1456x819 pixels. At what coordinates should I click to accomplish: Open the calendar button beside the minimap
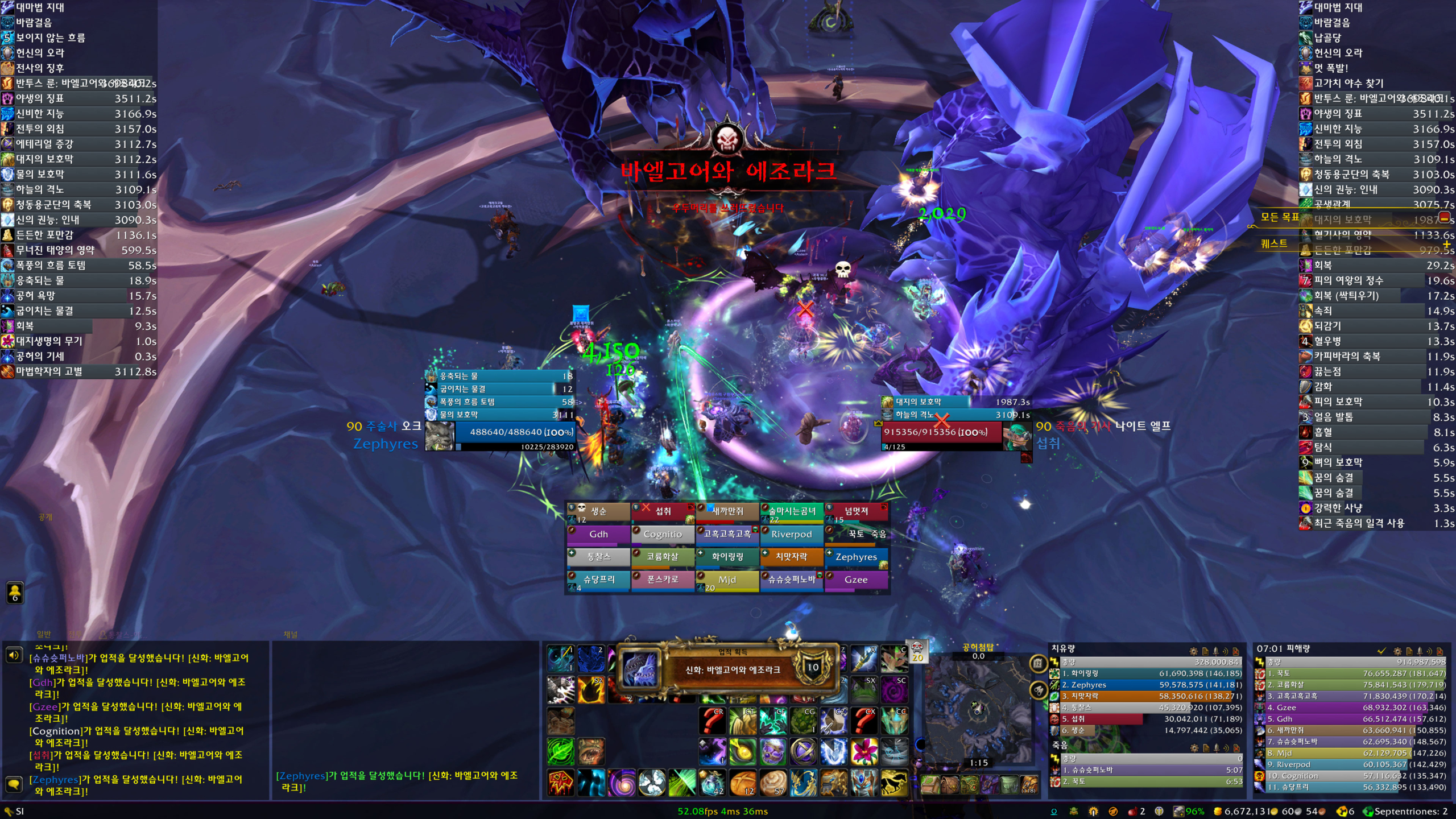[x=1038, y=663]
